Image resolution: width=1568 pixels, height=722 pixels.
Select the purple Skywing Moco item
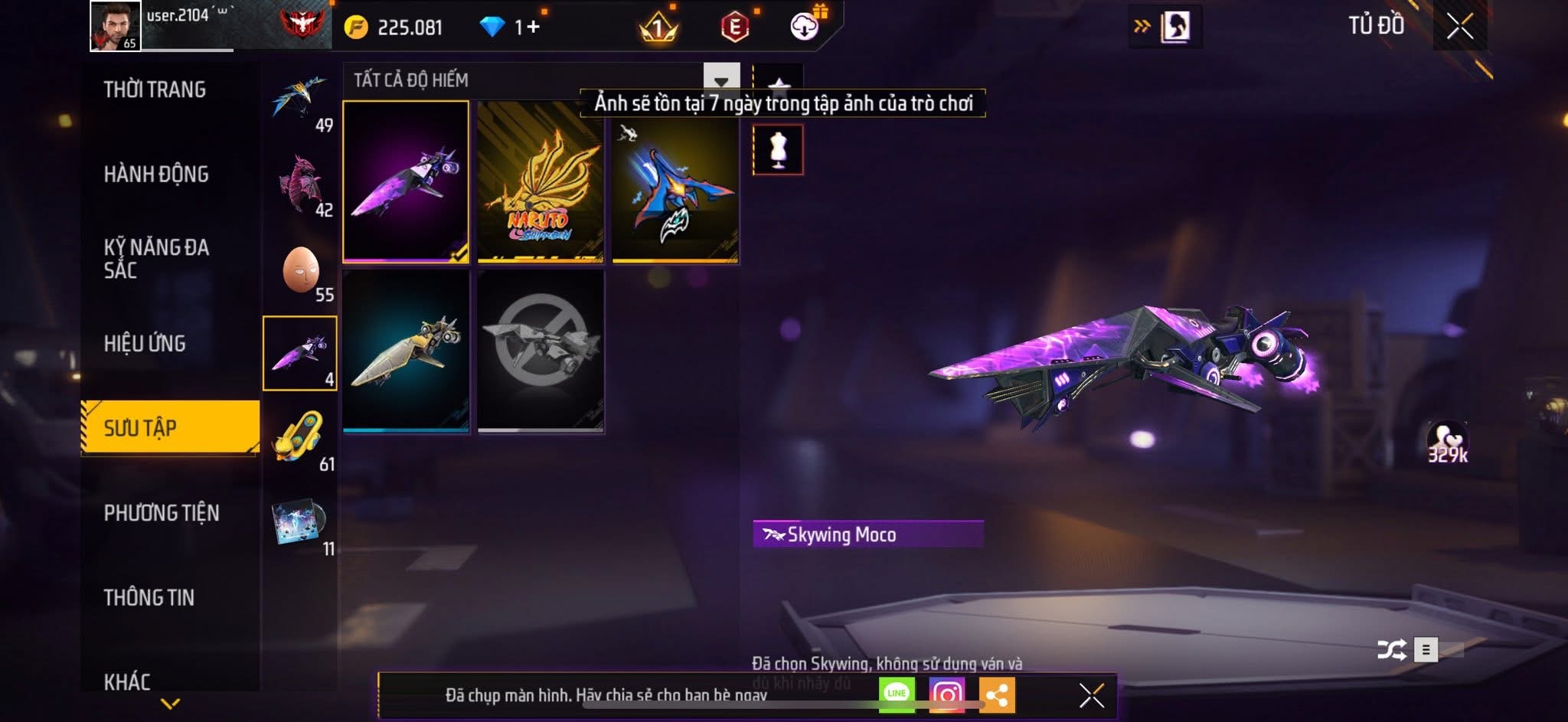[406, 182]
